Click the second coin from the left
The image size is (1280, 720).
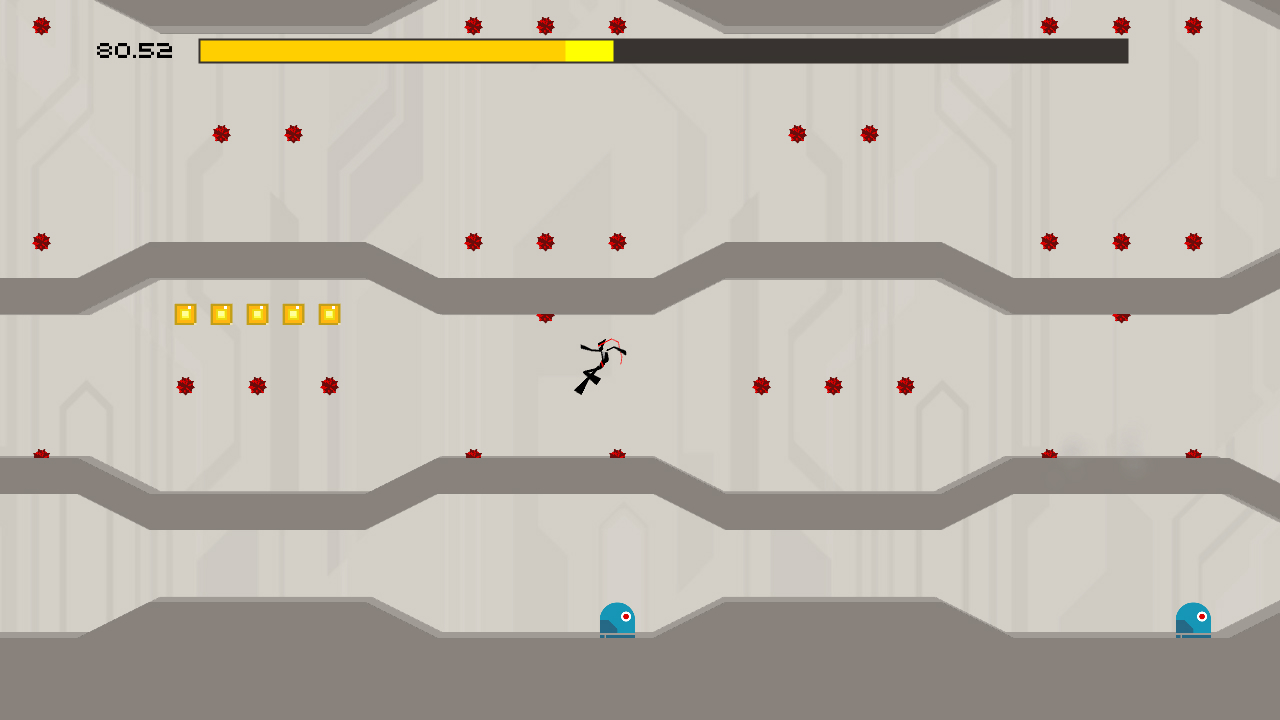(x=221, y=313)
